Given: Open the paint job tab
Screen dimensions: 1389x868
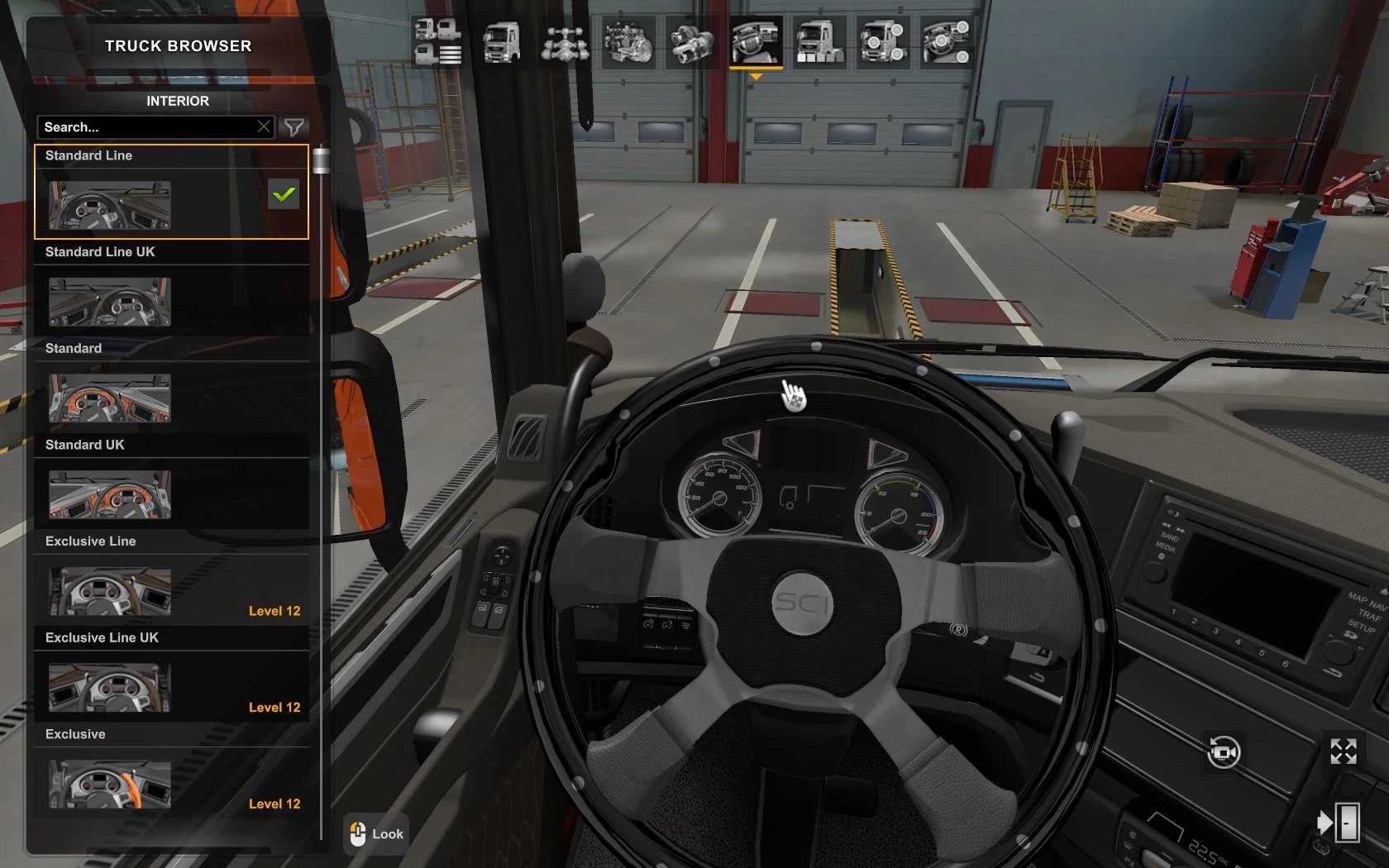Looking at the screenshot, I should coord(819,41).
